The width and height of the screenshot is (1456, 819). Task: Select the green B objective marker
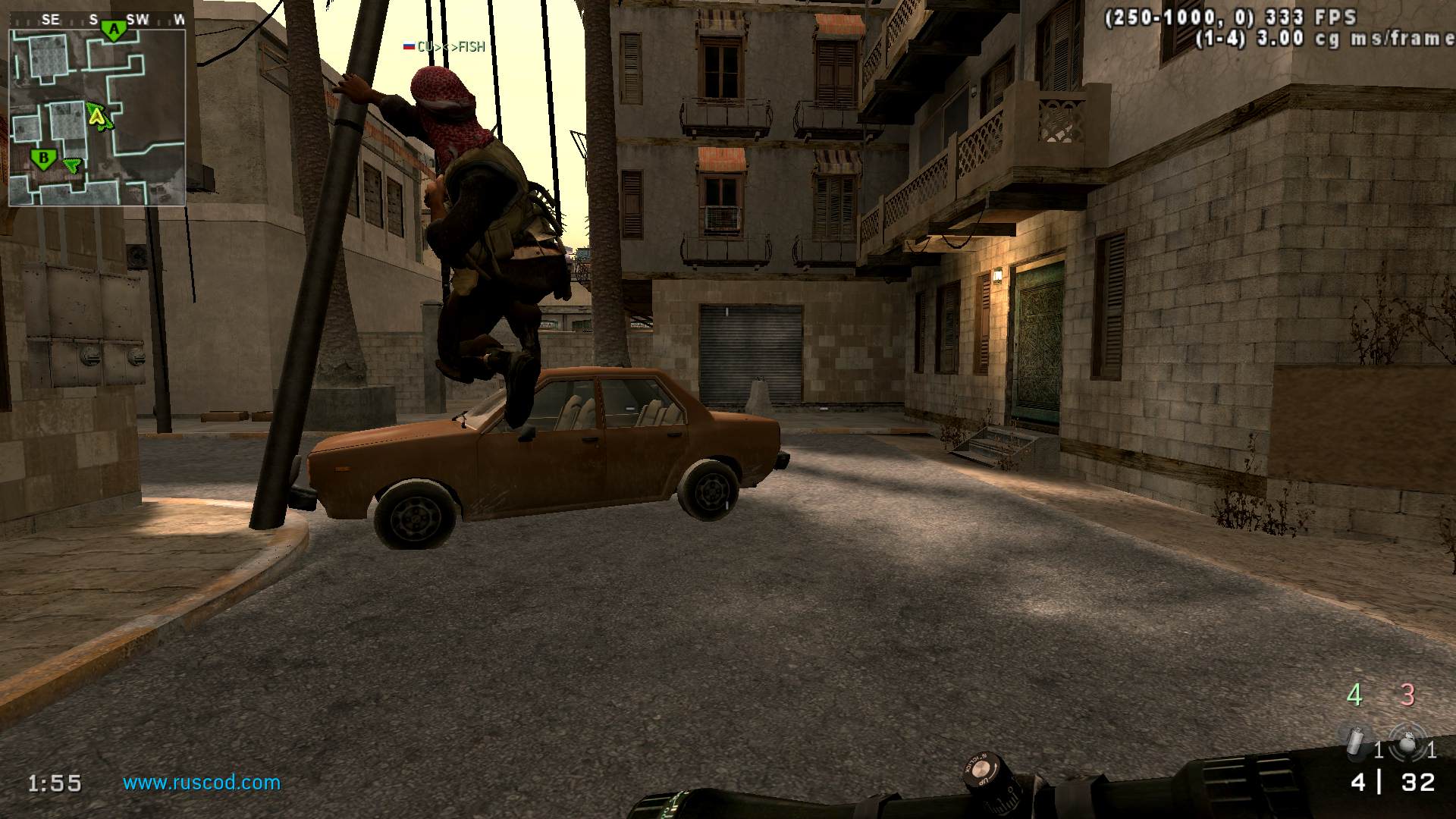[x=43, y=159]
